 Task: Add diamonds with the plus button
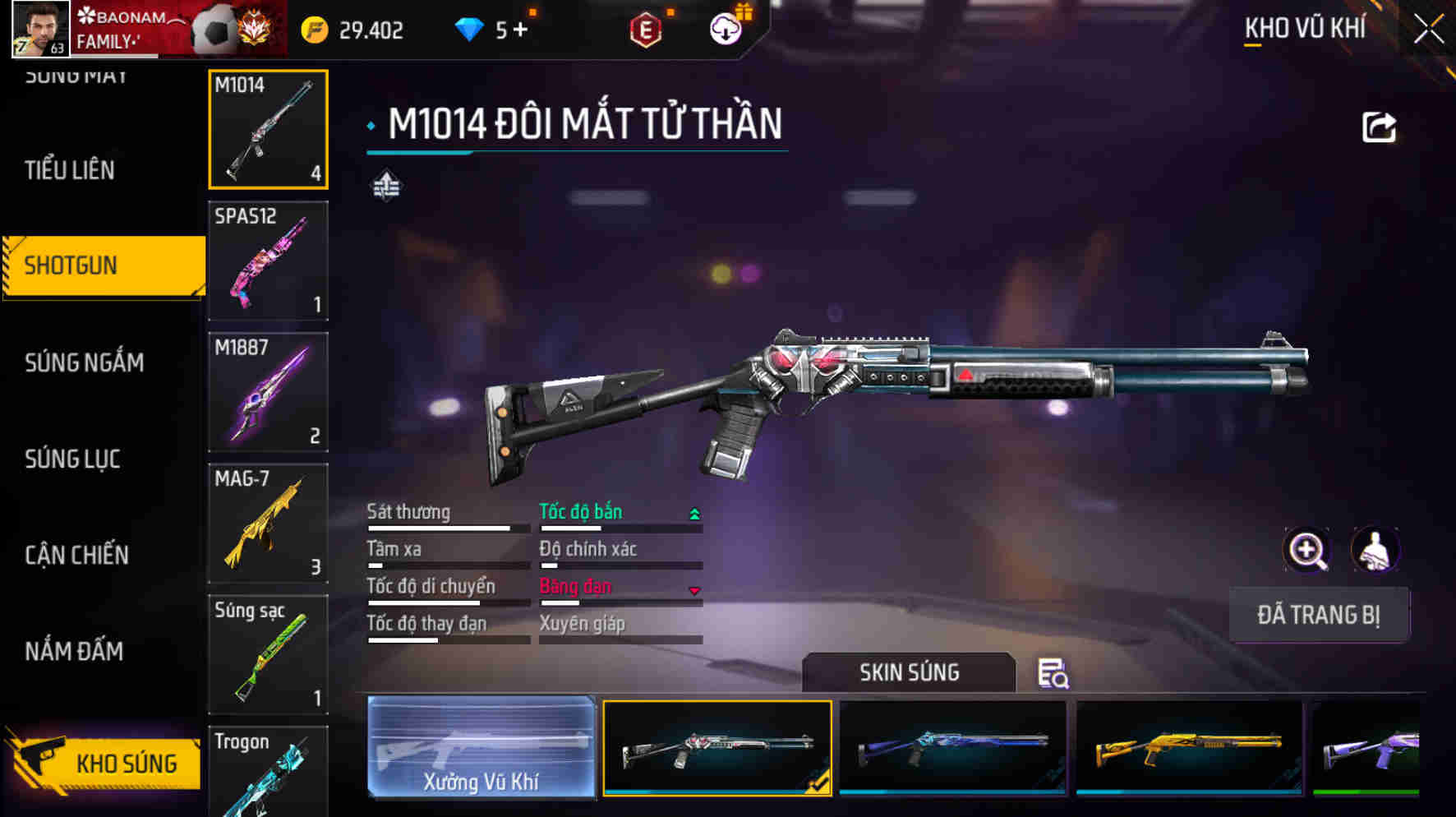click(520, 30)
